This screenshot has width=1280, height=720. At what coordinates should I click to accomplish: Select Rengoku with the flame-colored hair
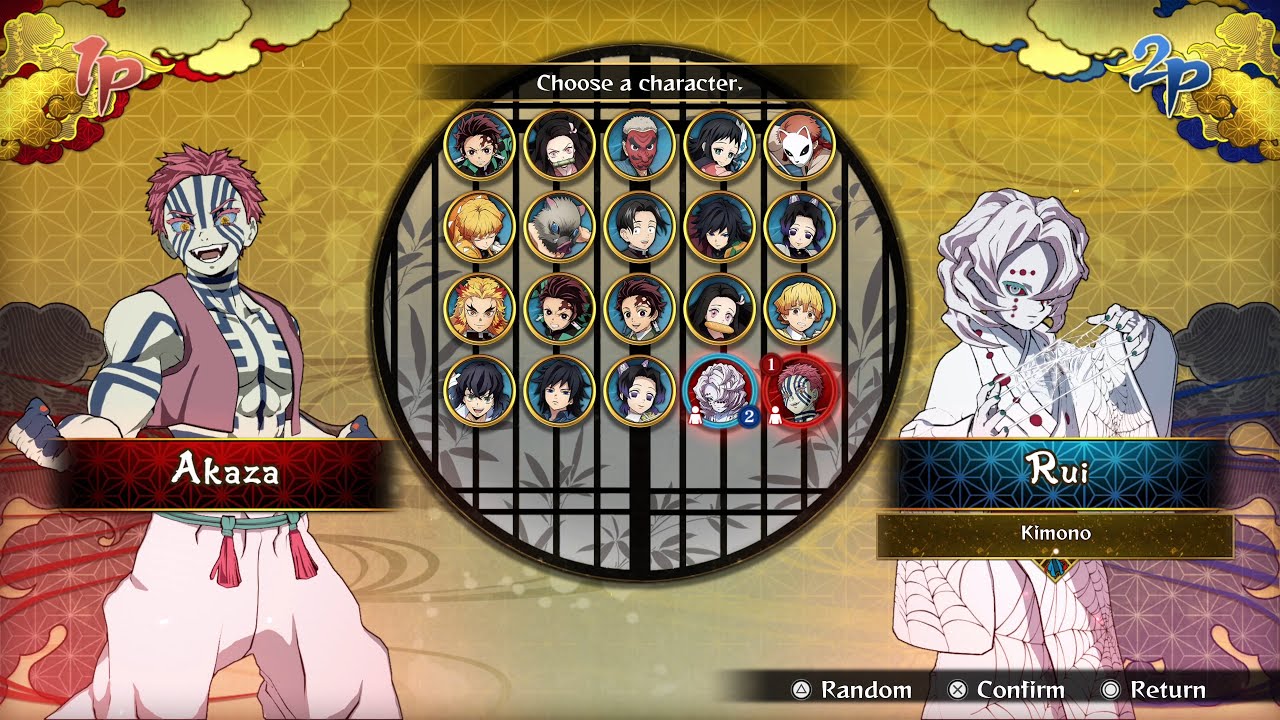click(479, 309)
